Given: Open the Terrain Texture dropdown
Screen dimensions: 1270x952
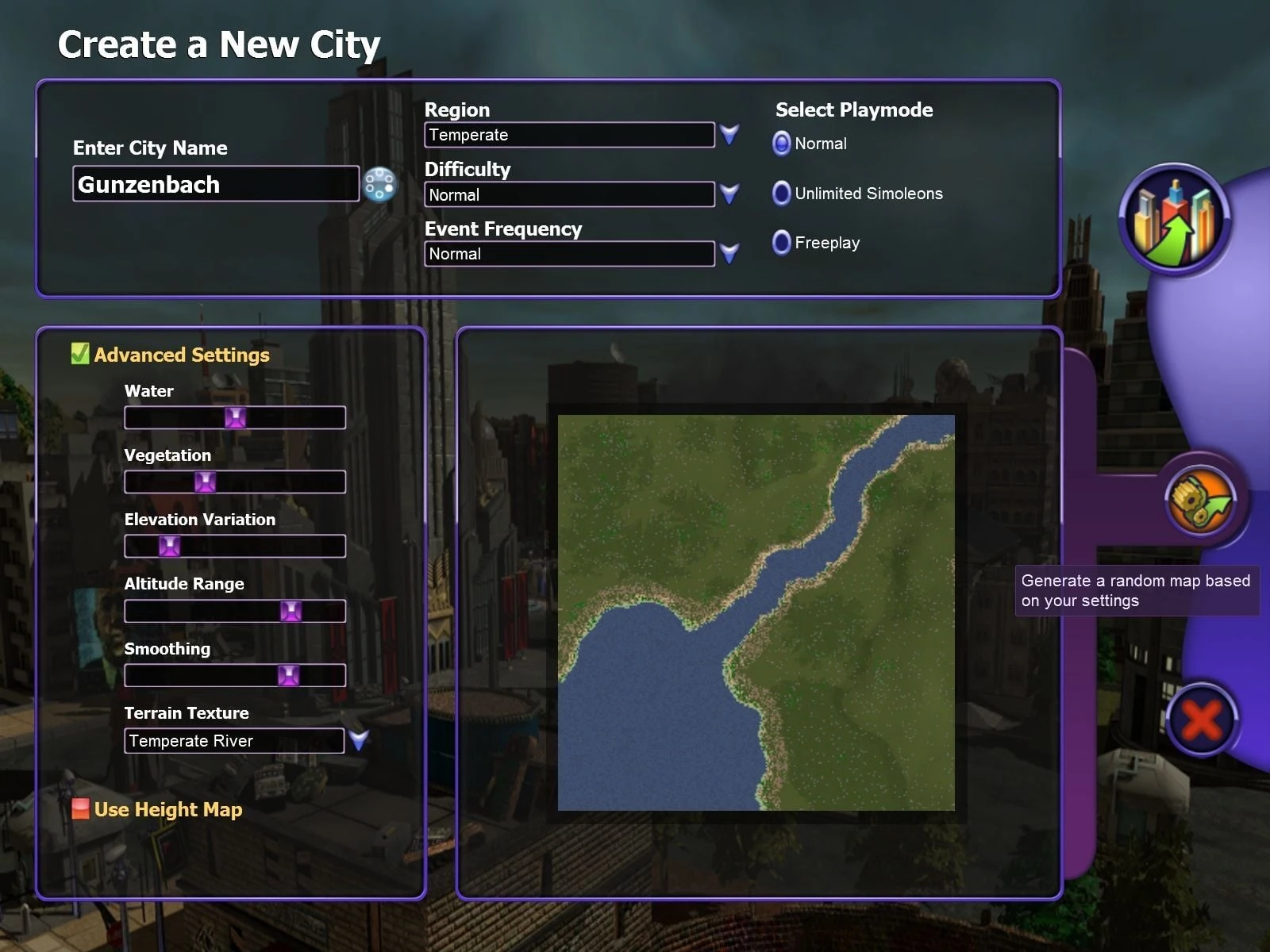Looking at the screenshot, I should coord(359,740).
